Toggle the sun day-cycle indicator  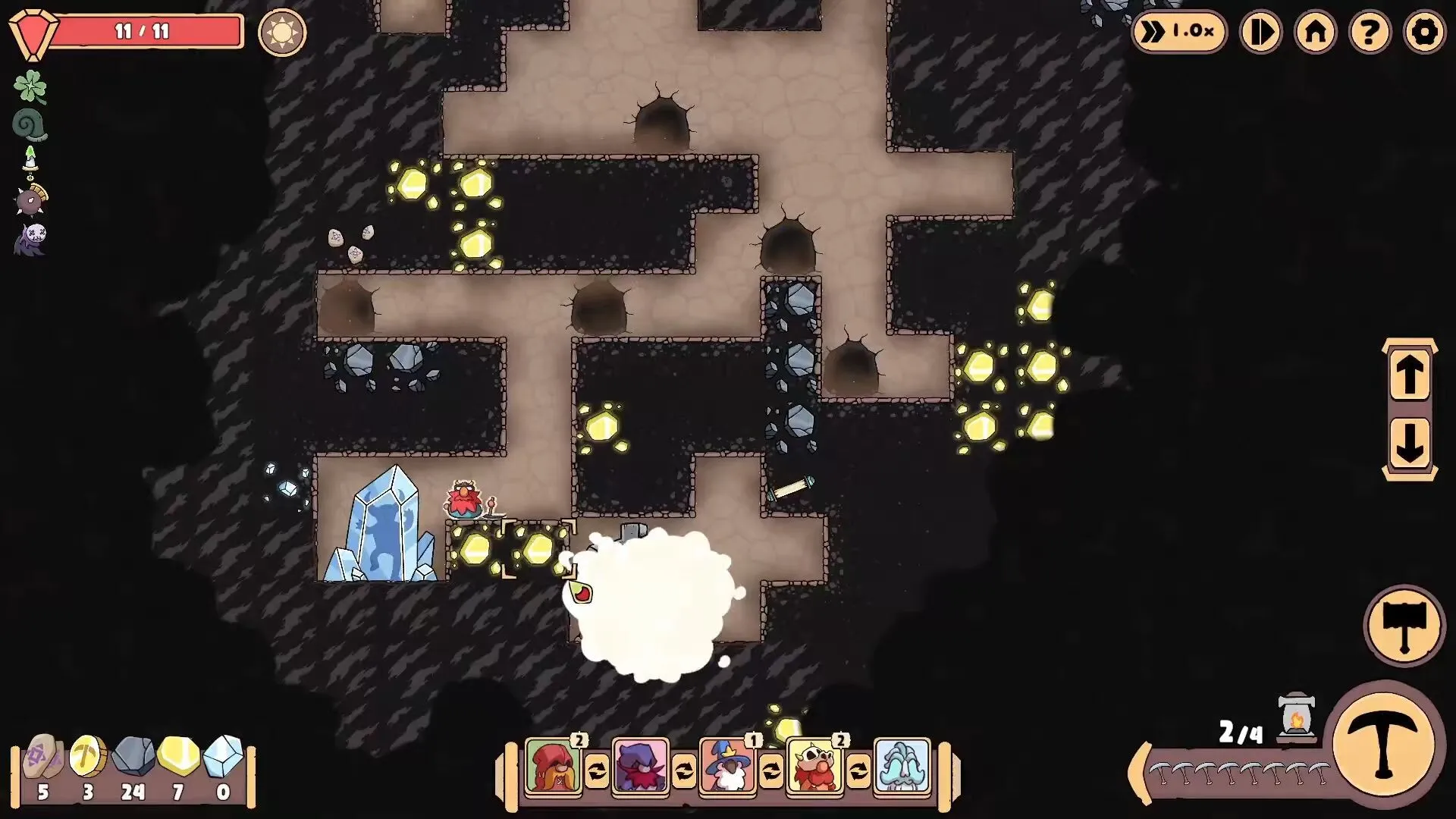(x=281, y=33)
